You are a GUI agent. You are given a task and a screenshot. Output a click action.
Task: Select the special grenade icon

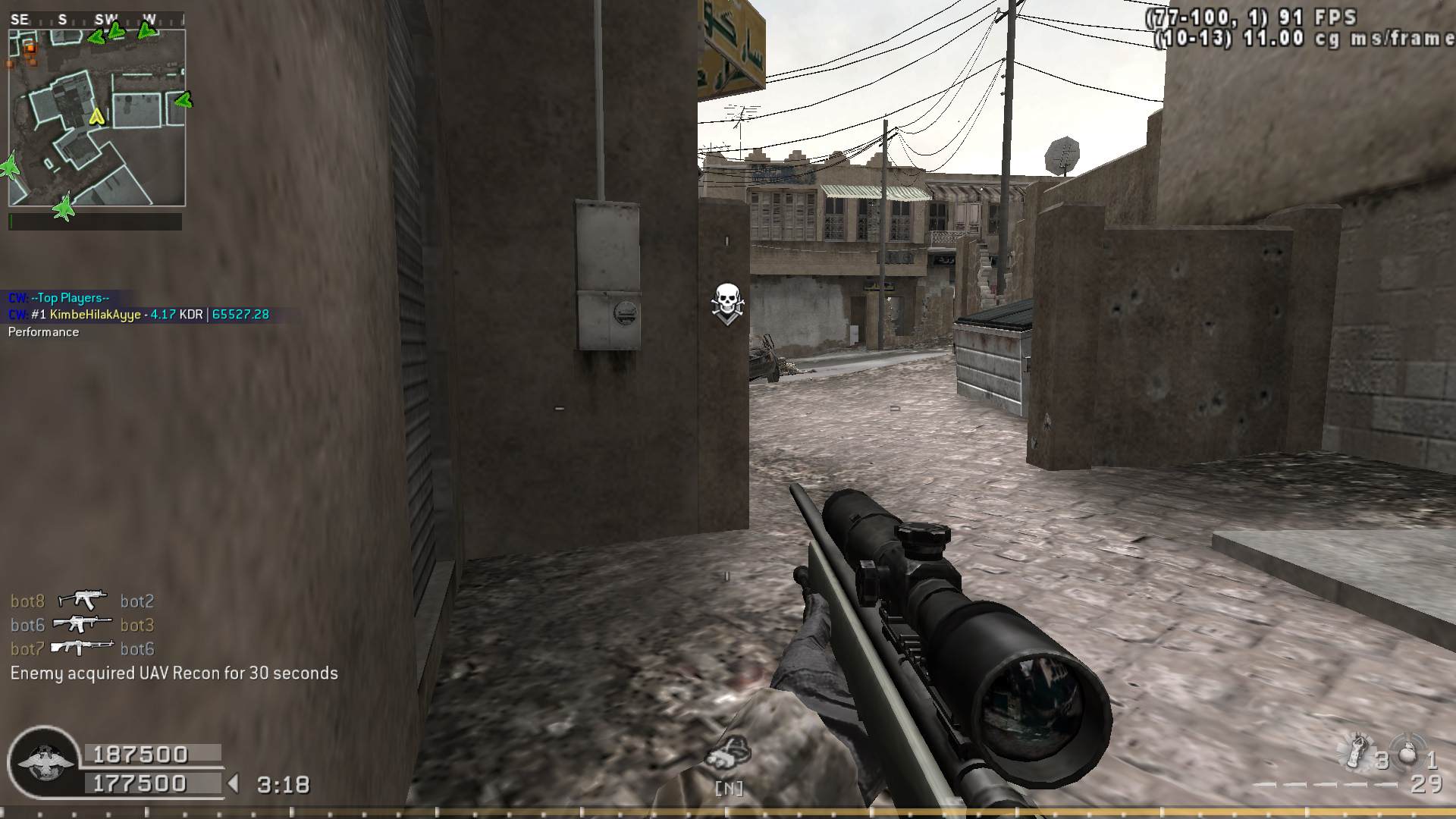pyautogui.click(x=1357, y=752)
